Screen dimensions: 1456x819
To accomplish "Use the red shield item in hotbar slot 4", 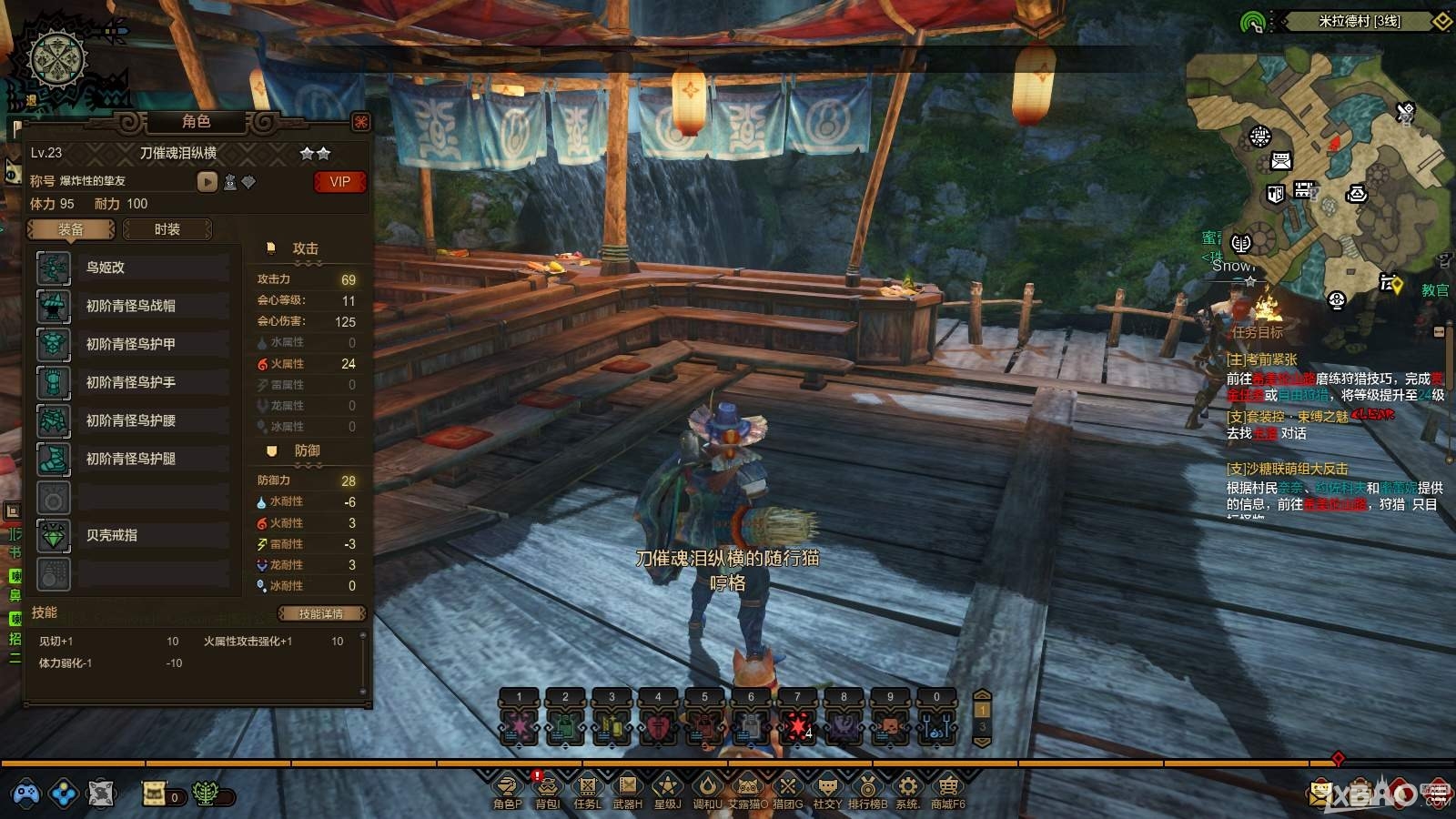I will (658, 727).
